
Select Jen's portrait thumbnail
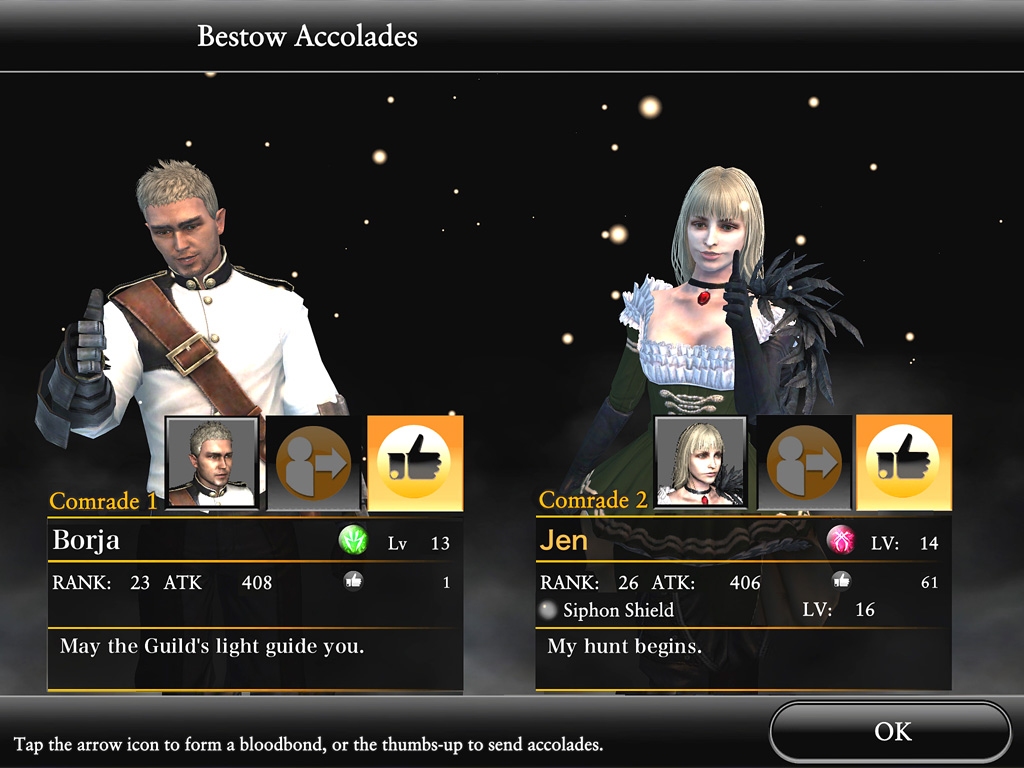(701, 463)
